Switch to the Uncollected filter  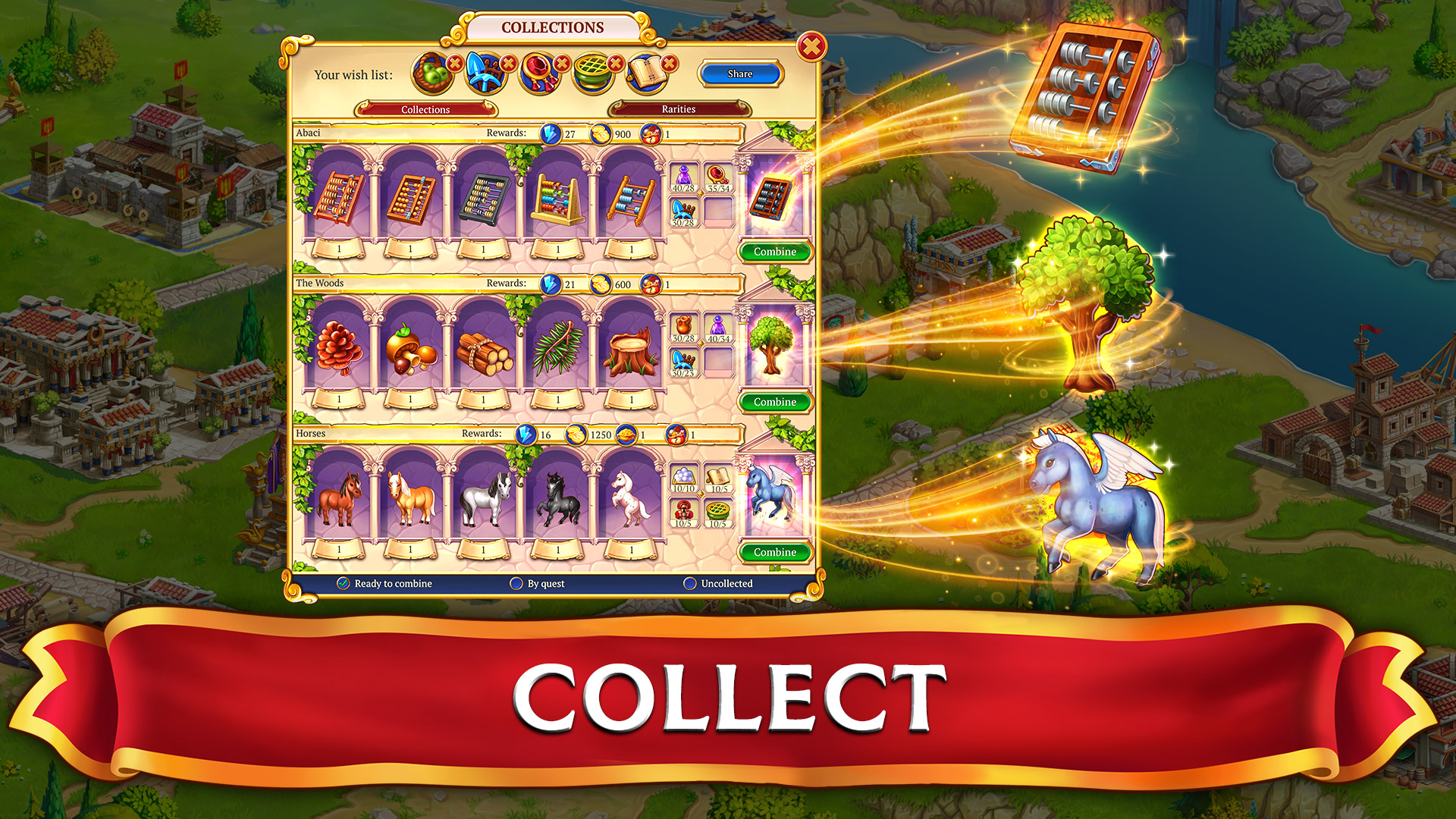click(691, 584)
